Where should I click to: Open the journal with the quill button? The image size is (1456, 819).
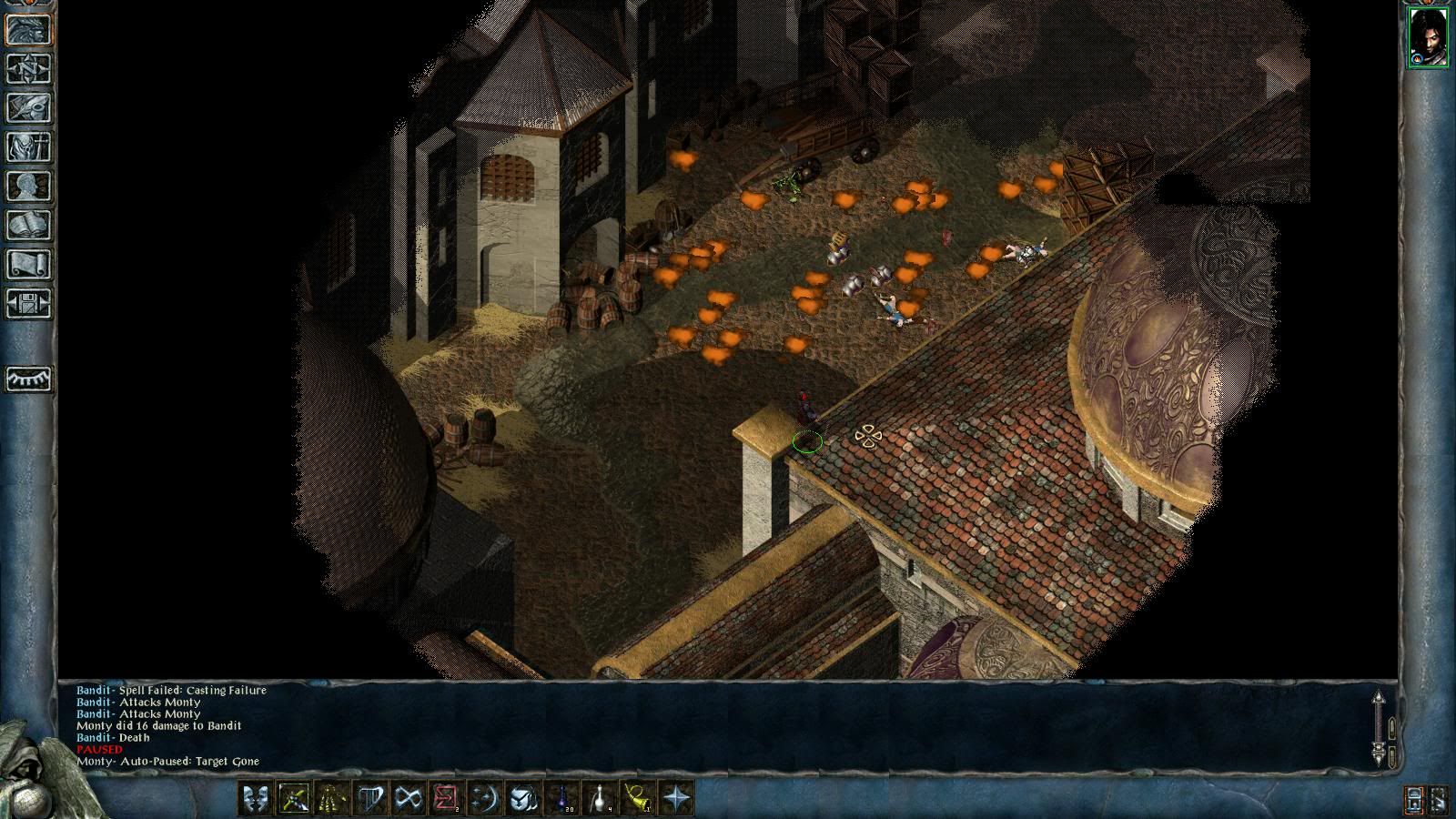[x=29, y=107]
